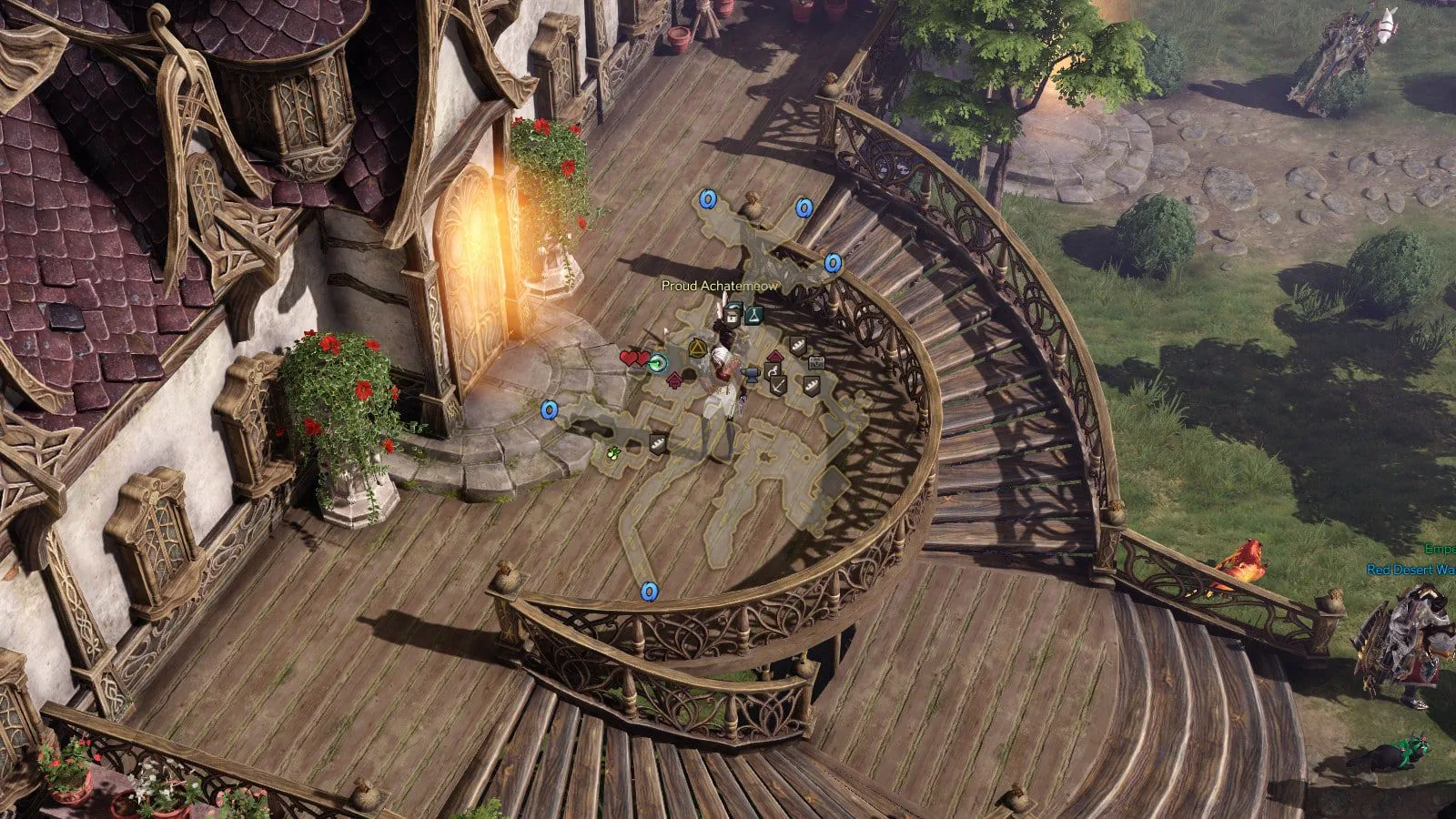This screenshot has height=819, width=1456.
Task: Click the red double hearts rapport marker
Action: tap(634, 358)
